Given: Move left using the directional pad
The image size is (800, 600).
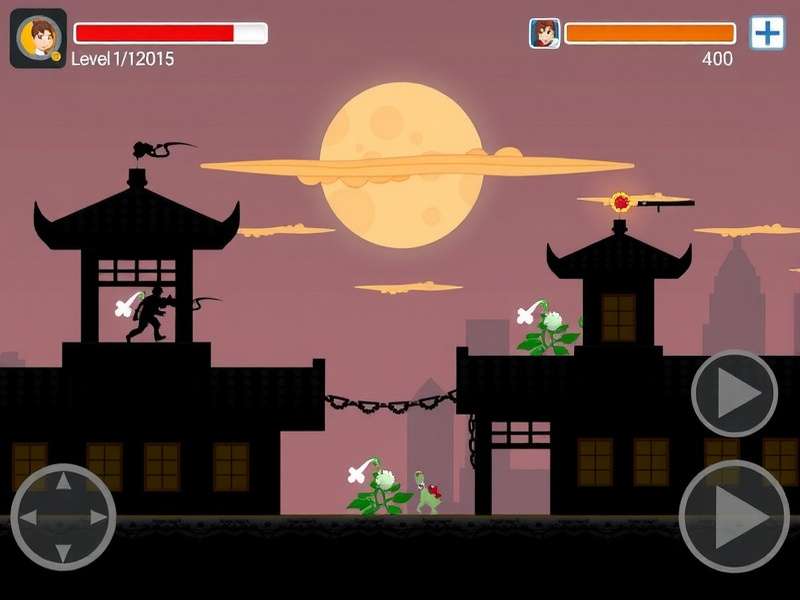Looking at the screenshot, I should point(29,517).
